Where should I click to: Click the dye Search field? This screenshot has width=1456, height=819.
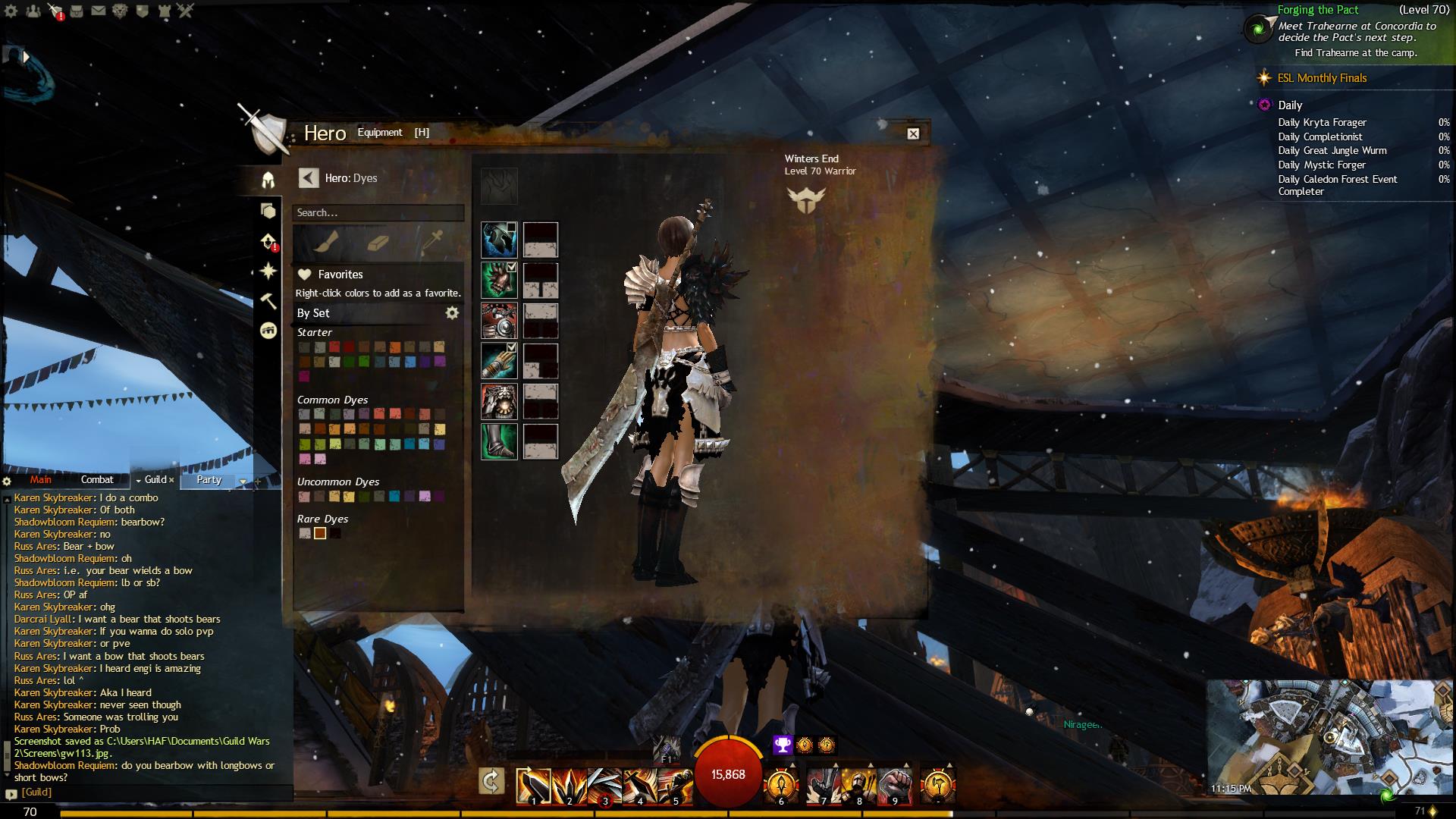(x=378, y=213)
